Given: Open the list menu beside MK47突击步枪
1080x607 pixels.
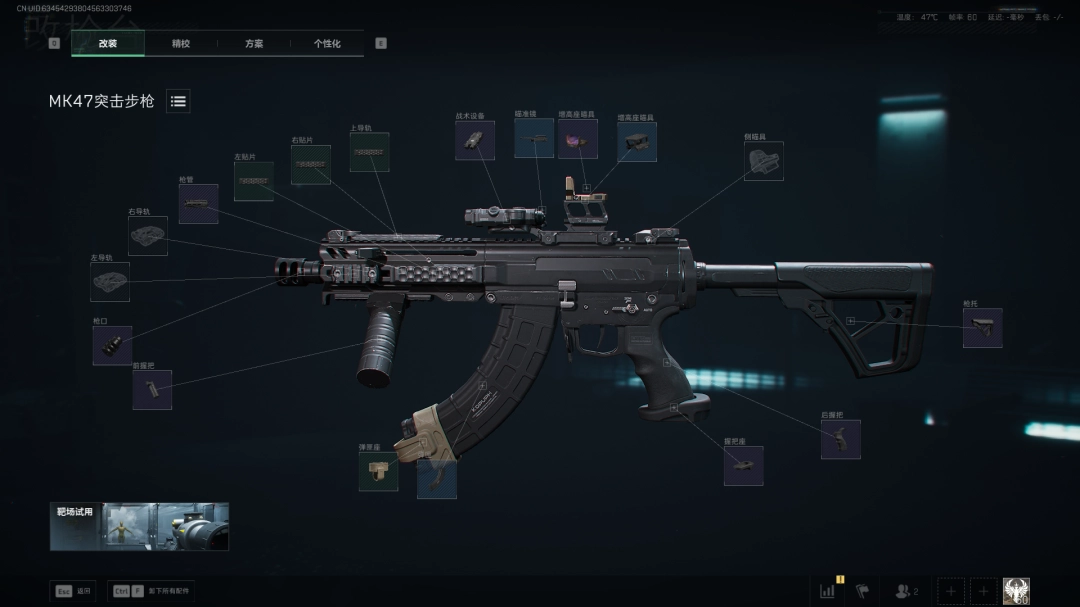Looking at the screenshot, I should [x=178, y=101].
